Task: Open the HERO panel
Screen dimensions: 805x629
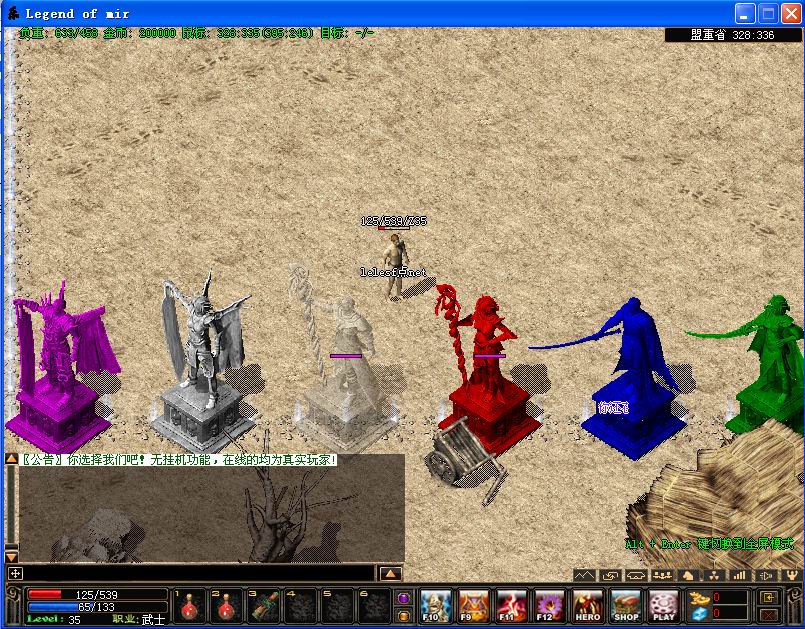Action: tap(588, 605)
